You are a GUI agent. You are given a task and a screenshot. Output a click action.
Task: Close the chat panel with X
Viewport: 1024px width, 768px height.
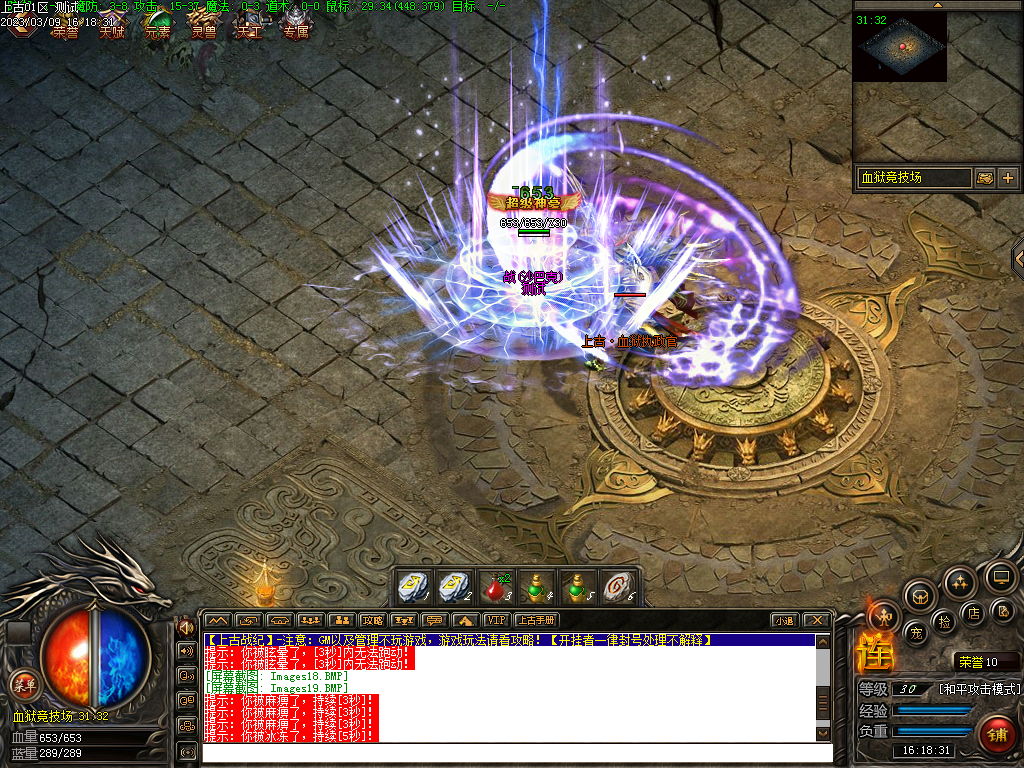[817, 621]
